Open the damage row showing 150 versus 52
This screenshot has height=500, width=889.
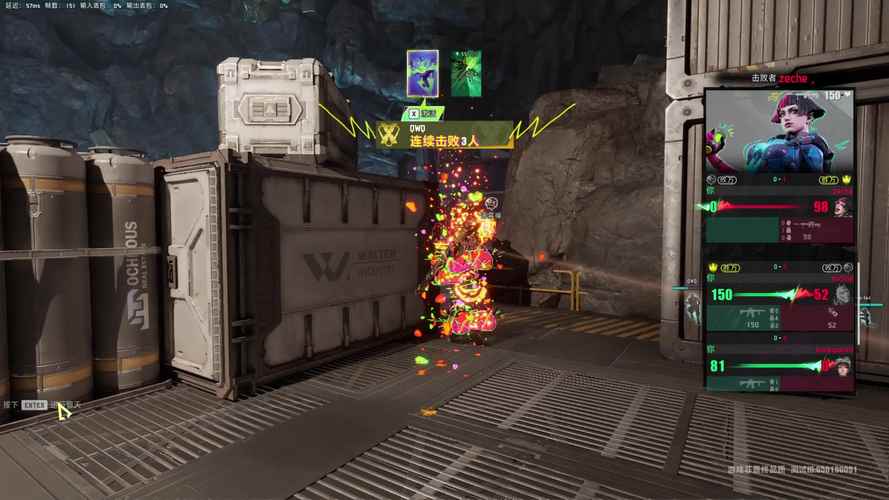pos(780,294)
